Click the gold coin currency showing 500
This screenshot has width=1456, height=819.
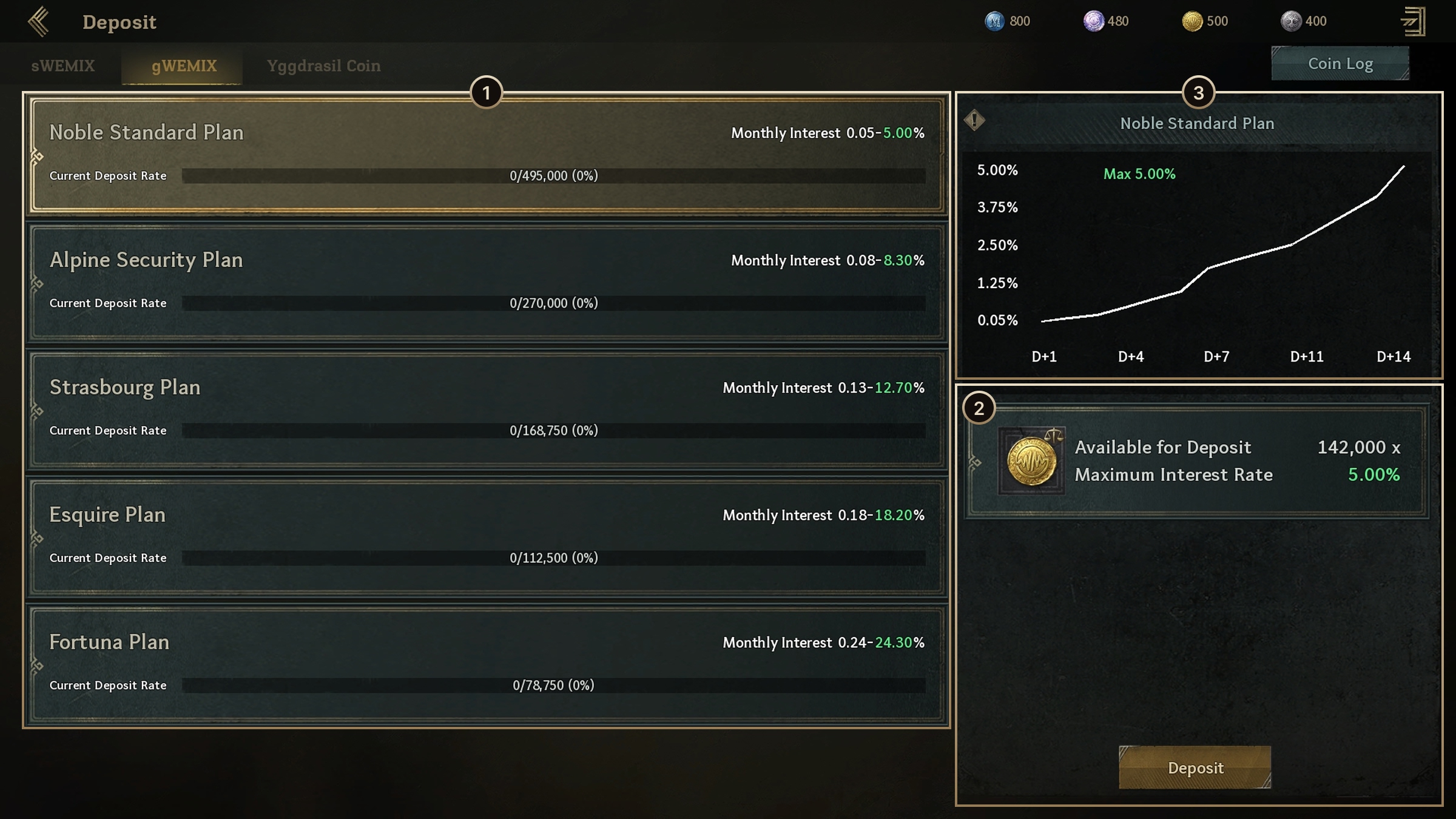pos(1192,21)
